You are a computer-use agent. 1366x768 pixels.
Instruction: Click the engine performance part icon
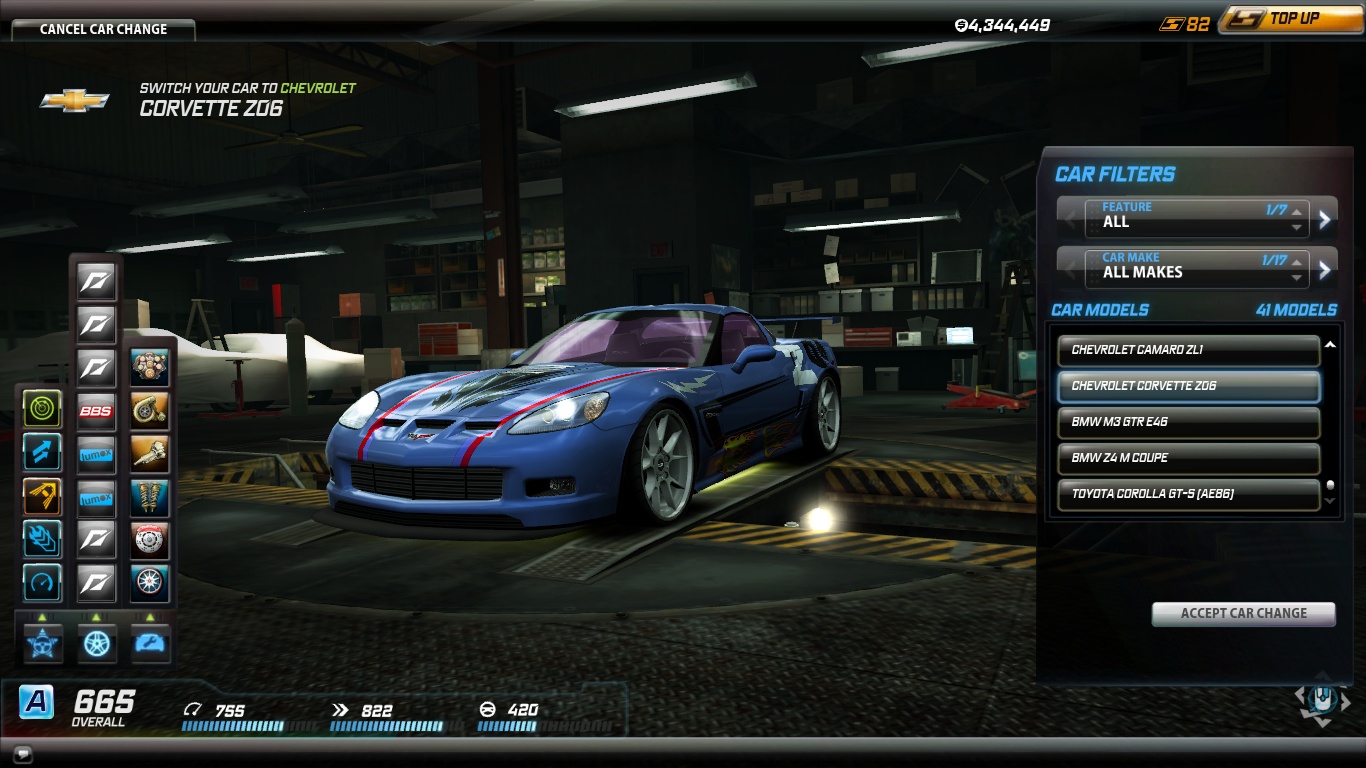click(150, 368)
